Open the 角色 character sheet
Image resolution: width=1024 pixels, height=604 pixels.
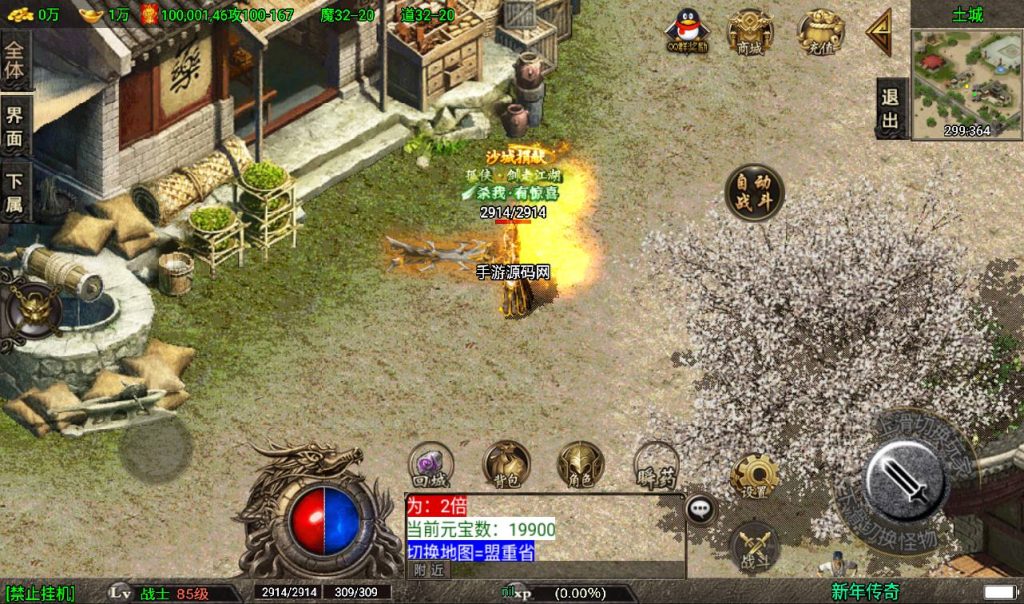pyautogui.click(x=580, y=463)
